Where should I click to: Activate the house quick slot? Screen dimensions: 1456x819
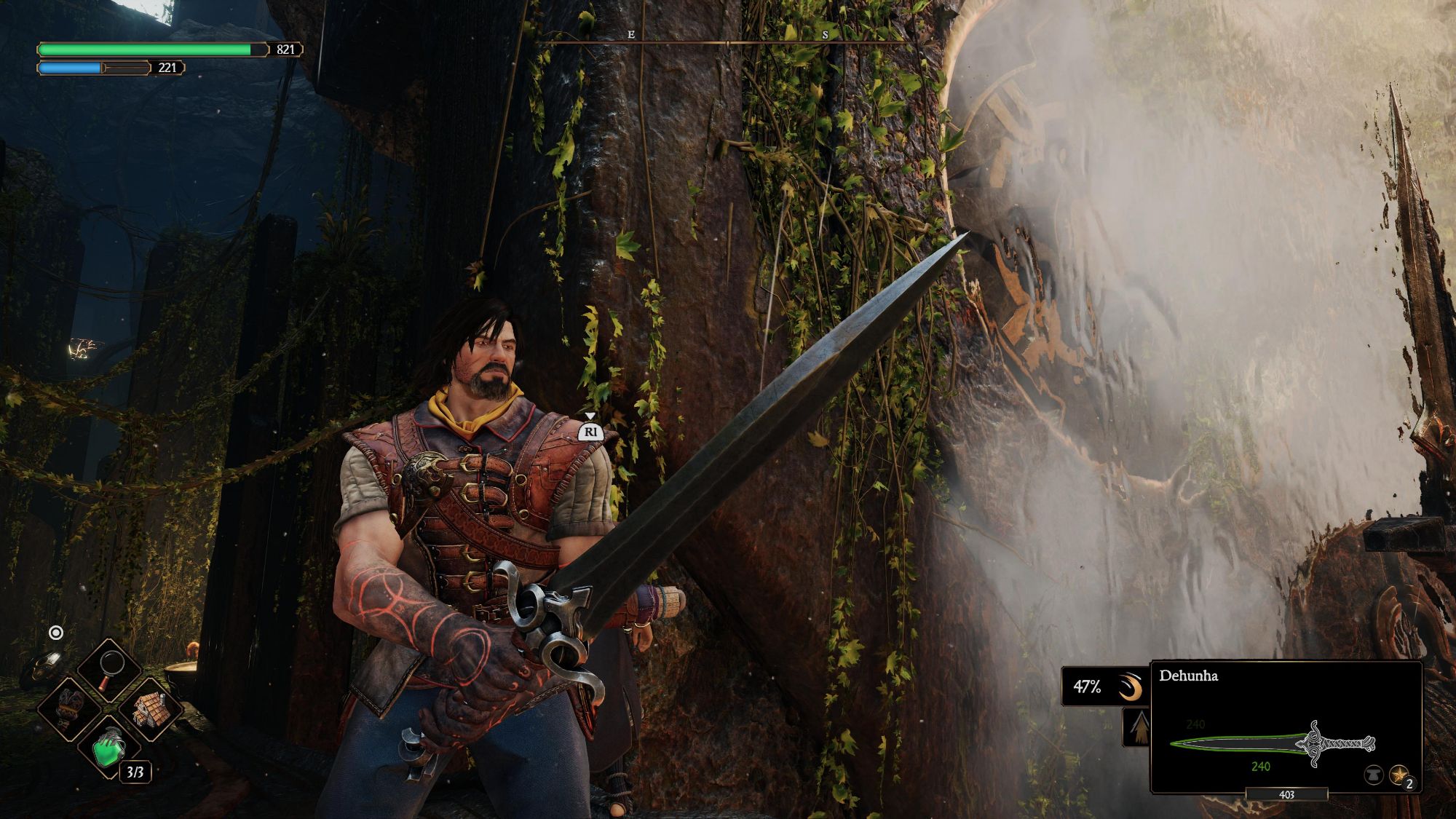(151, 707)
